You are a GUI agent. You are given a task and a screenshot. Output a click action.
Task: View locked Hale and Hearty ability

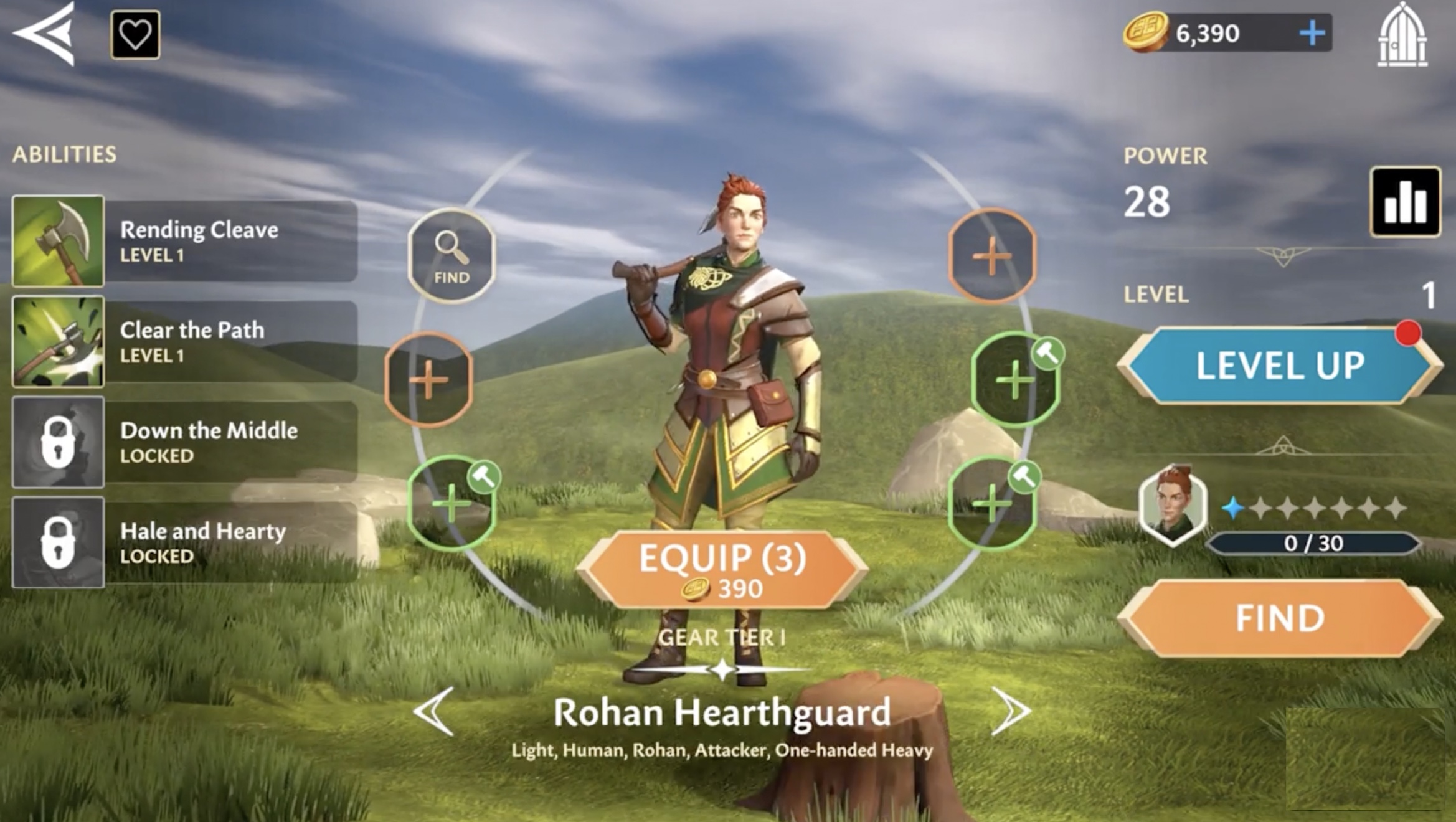pos(184,542)
